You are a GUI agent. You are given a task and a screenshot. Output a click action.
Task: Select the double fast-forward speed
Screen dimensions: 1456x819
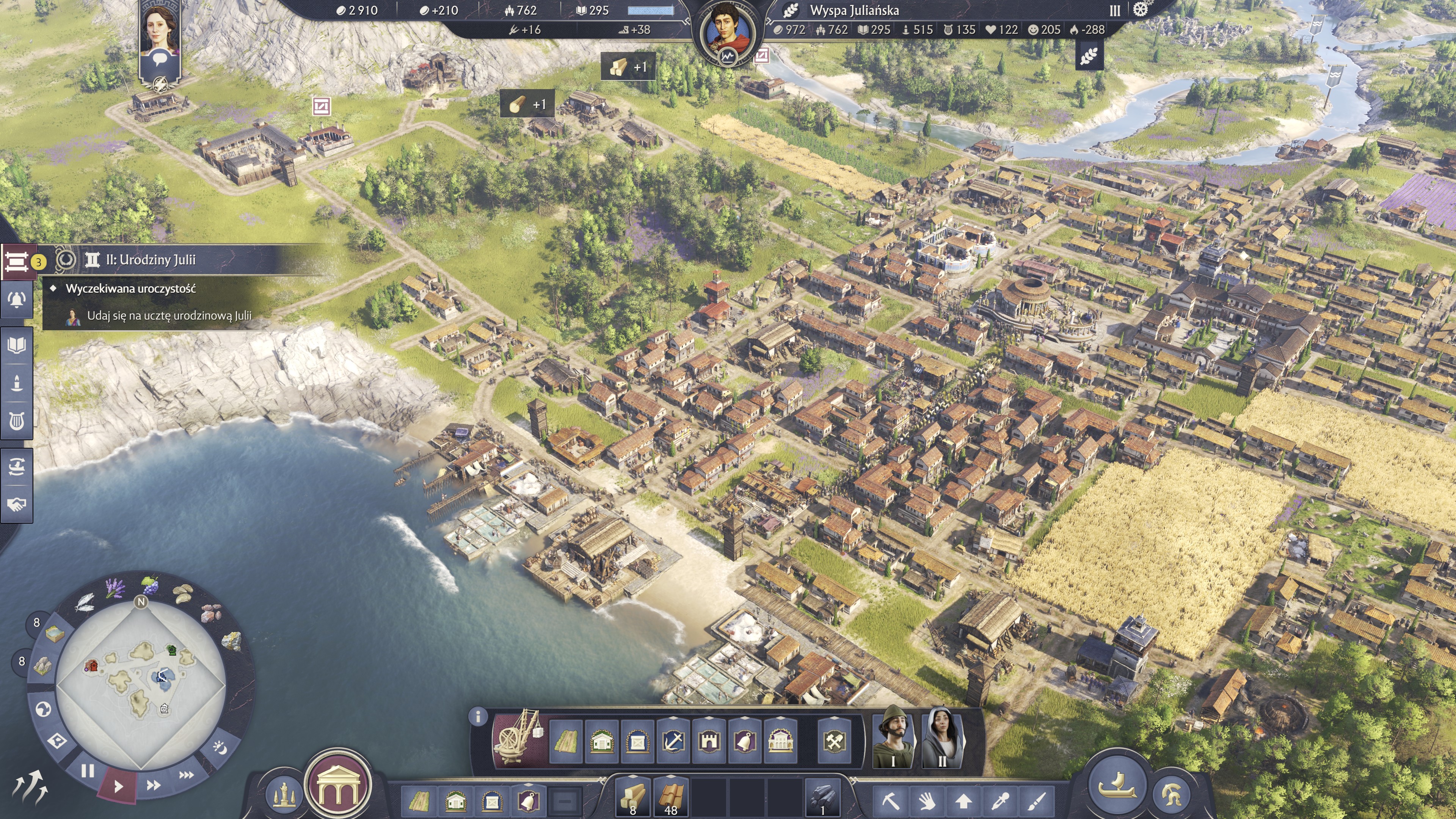tap(153, 785)
